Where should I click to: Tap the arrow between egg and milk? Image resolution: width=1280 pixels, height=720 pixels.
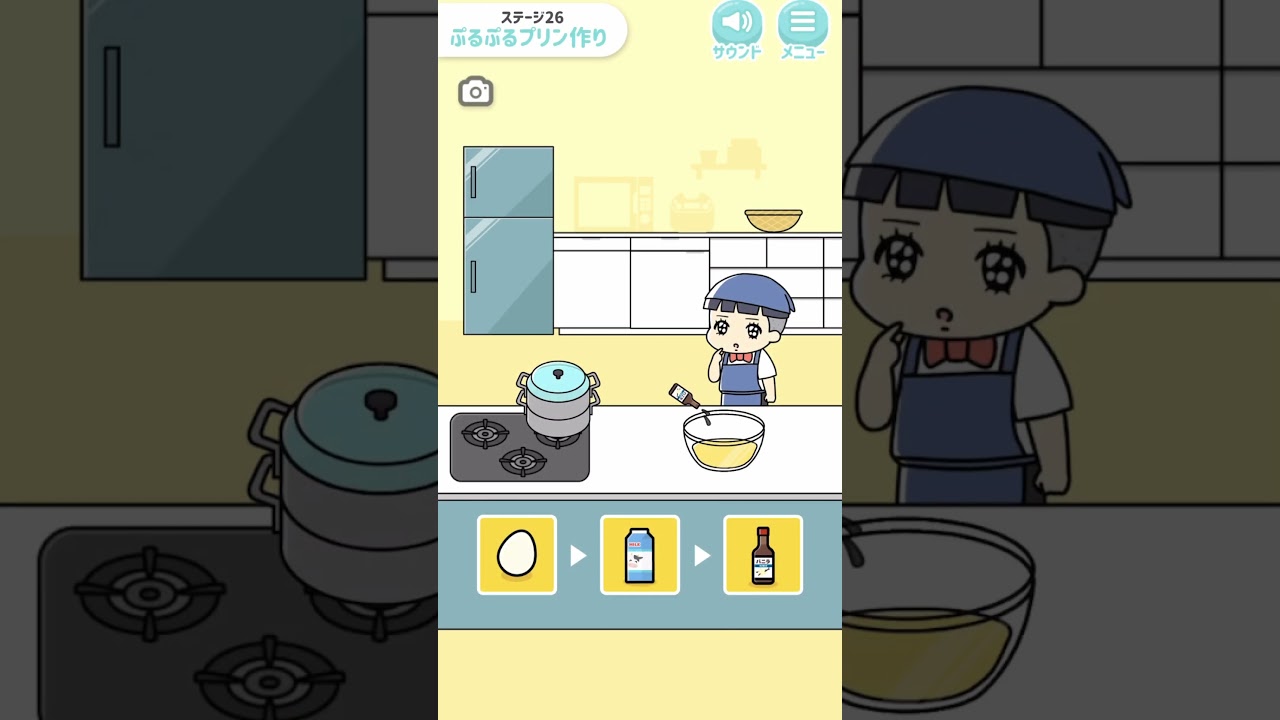pos(580,554)
